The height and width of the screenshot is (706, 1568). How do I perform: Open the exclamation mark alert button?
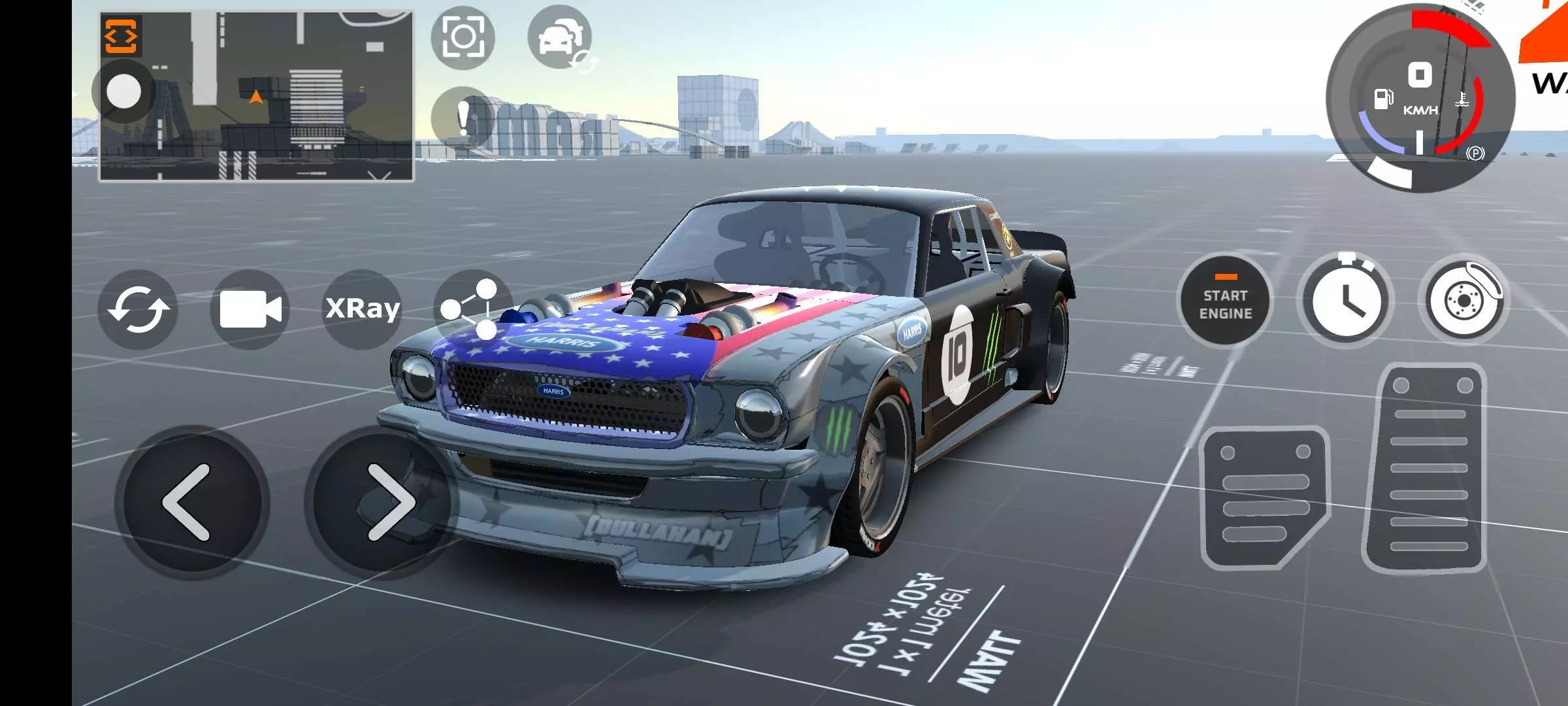463,119
